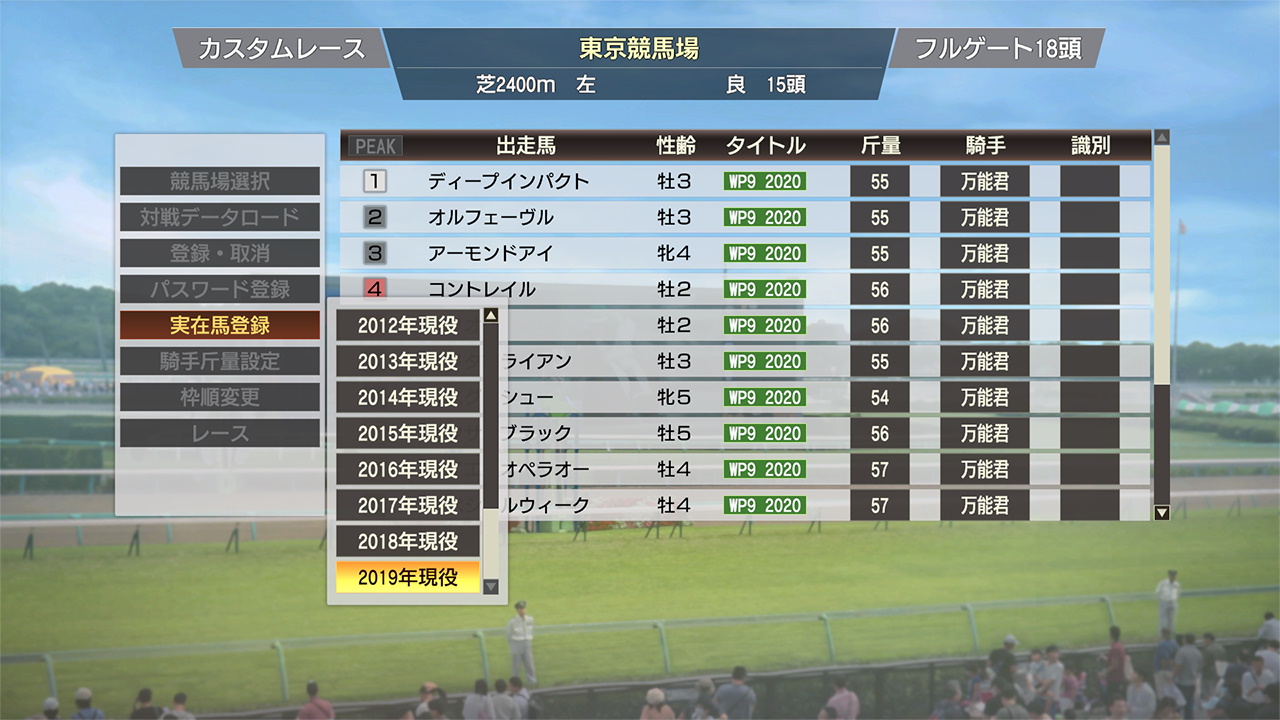Click the PEAK column header button
Viewport: 1280px width, 720px height.
point(375,146)
